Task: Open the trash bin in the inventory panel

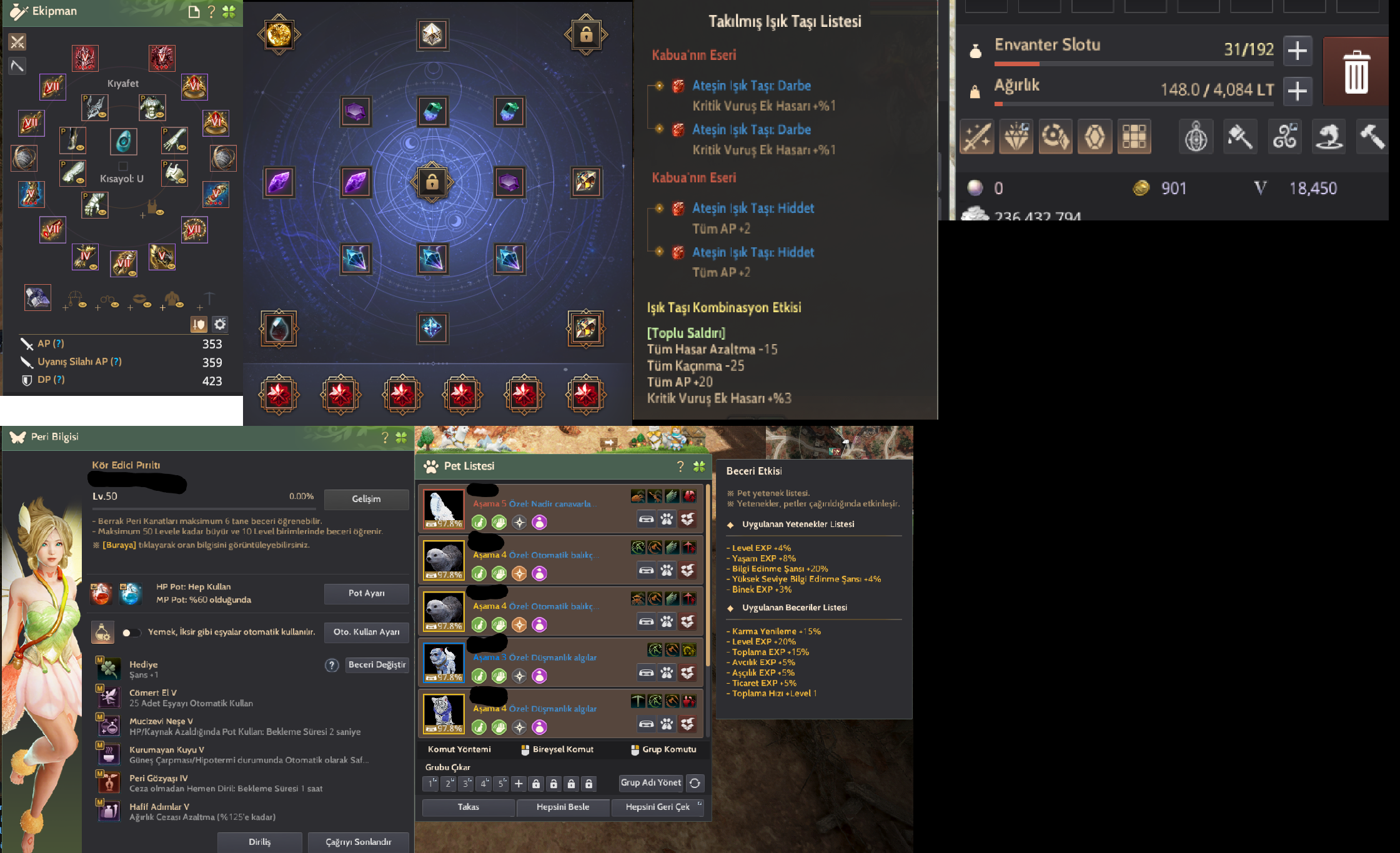Action: pos(1355,71)
